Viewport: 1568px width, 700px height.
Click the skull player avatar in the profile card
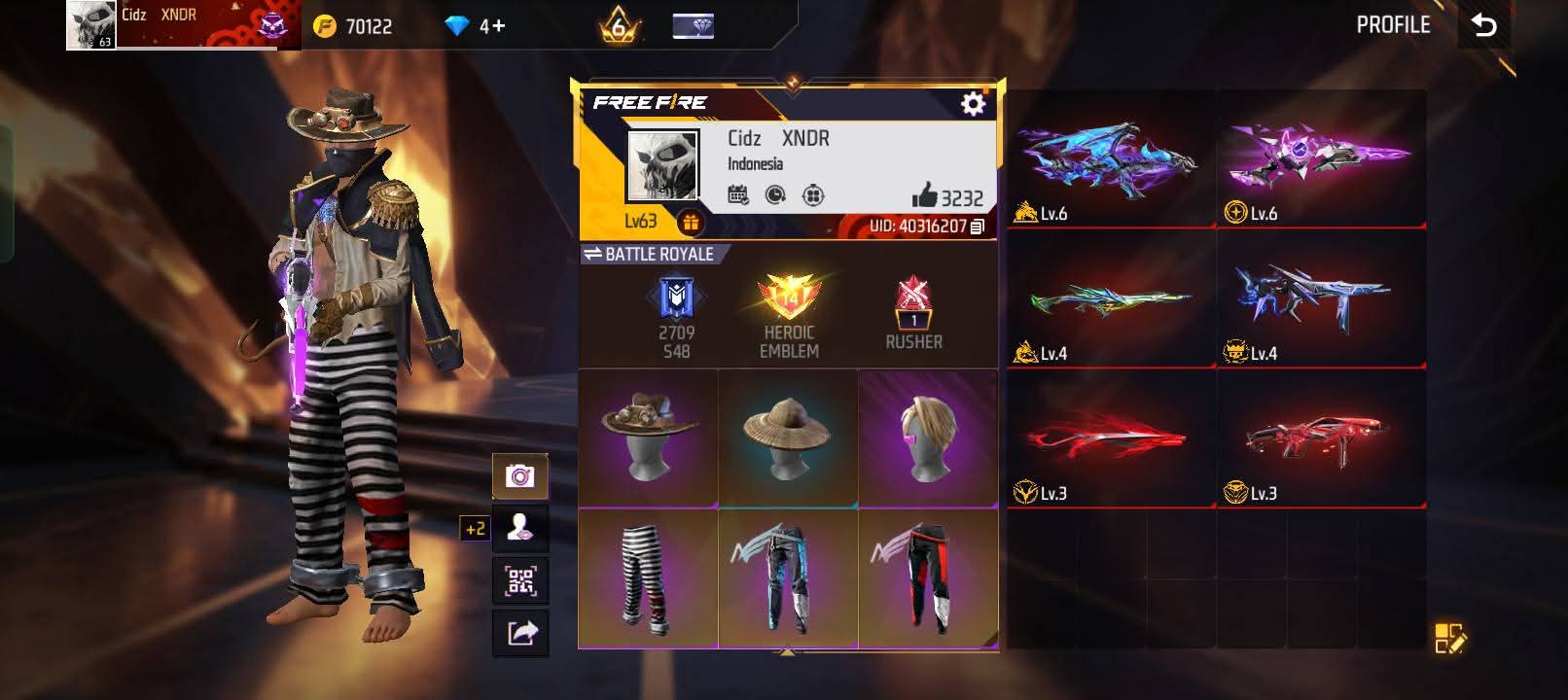click(663, 167)
